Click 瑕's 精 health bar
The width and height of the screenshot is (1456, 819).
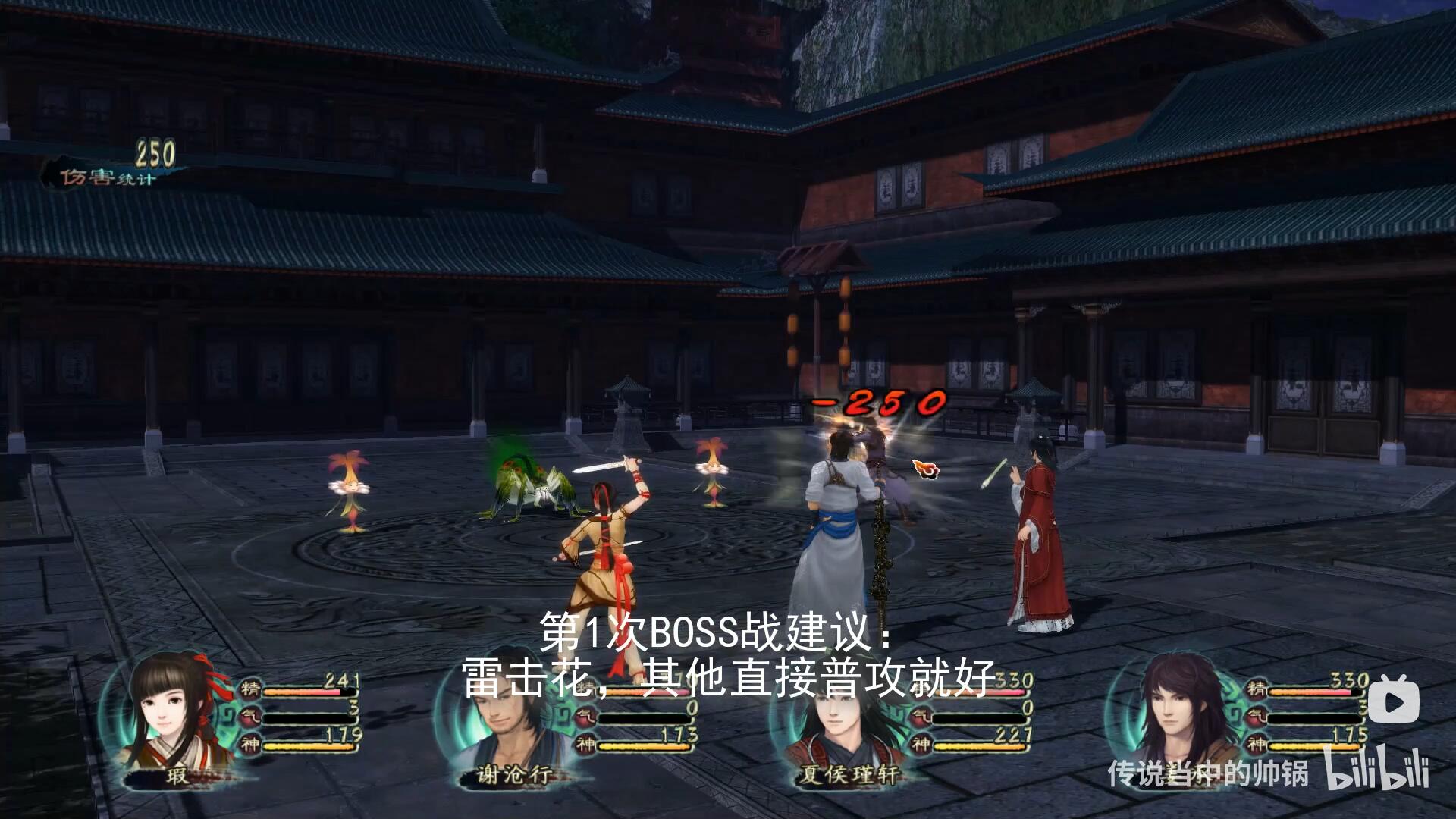tap(311, 691)
